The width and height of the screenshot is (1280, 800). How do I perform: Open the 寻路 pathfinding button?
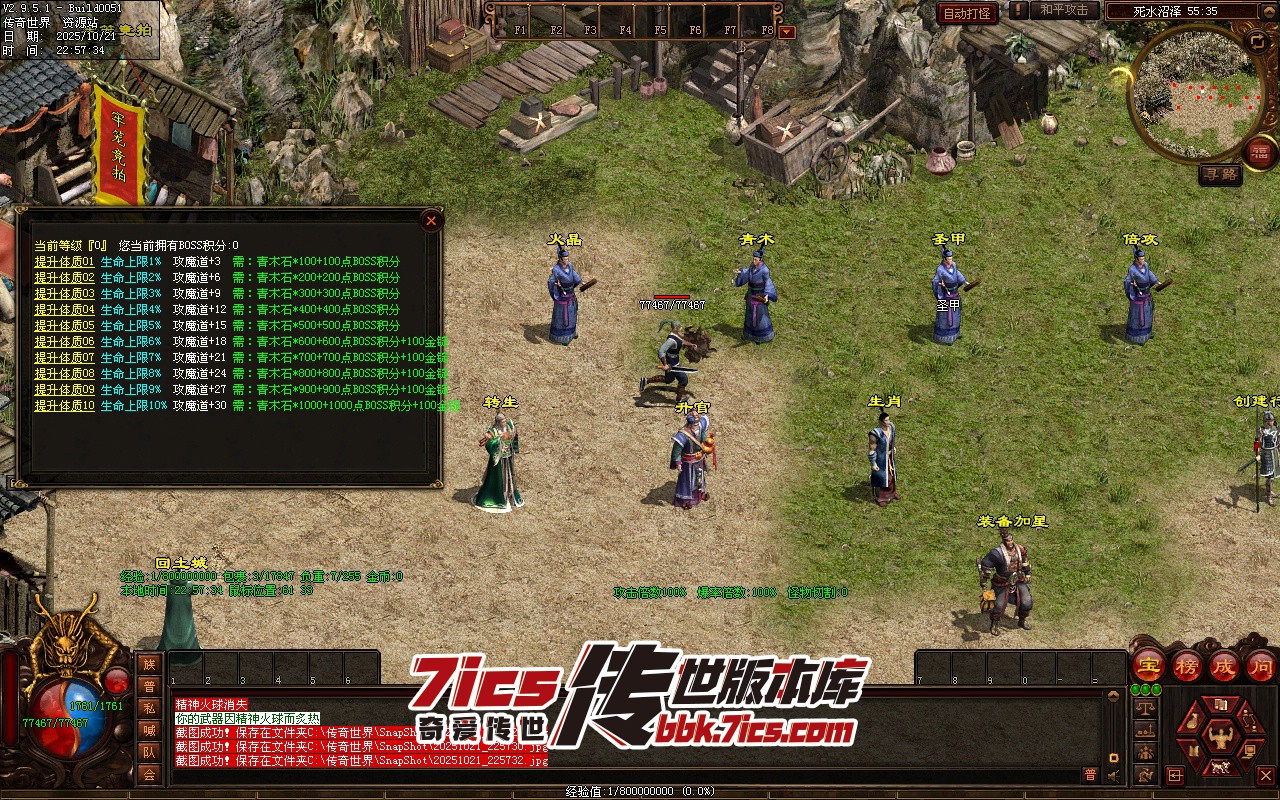[x=1220, y=174]
